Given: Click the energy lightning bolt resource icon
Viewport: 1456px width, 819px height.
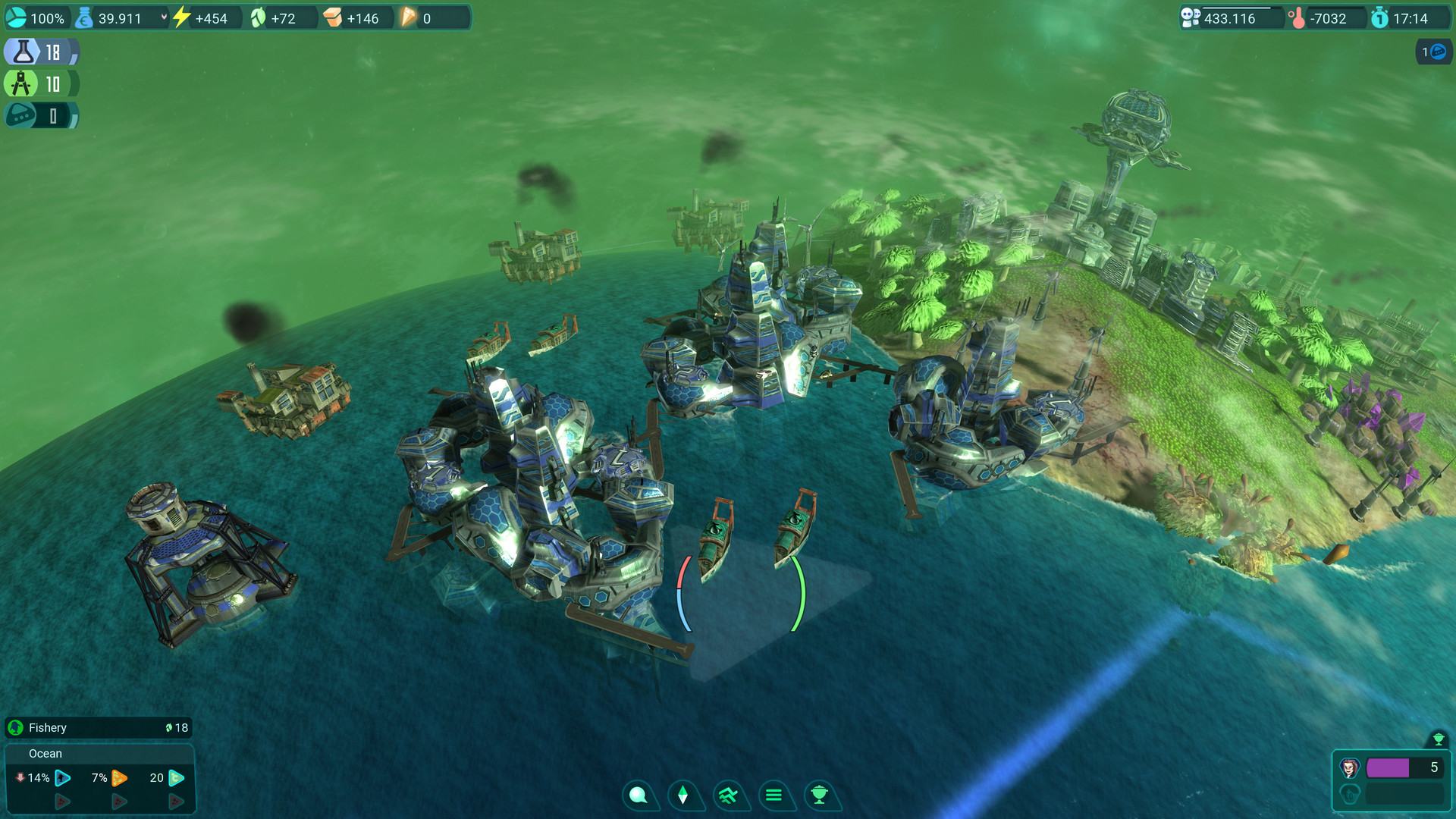Looking at the screenshot, I should (x=181, y=17).
